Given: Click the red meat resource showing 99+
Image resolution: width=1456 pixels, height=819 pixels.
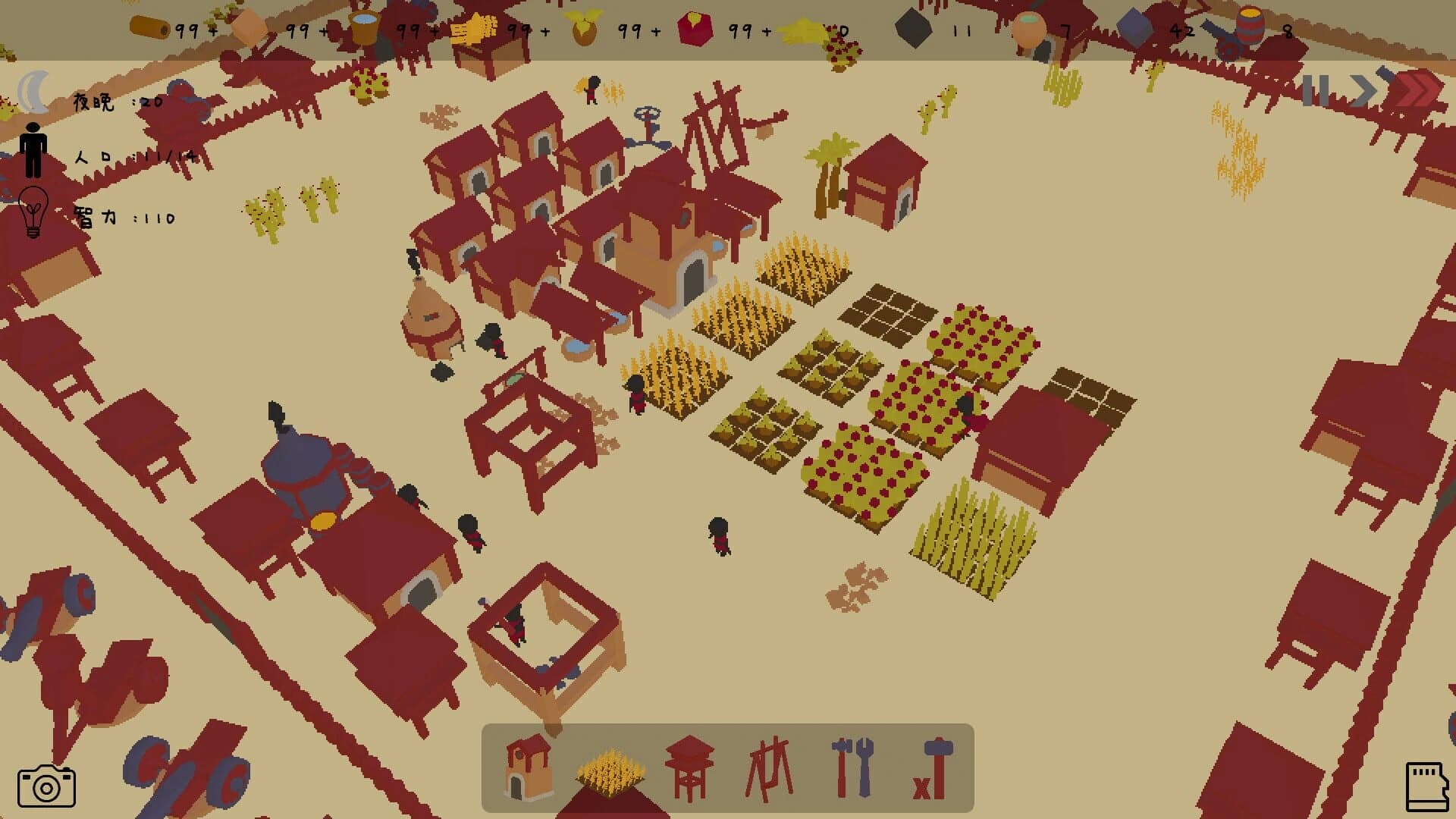Looking at the screenshot, I should pos(694,27).
